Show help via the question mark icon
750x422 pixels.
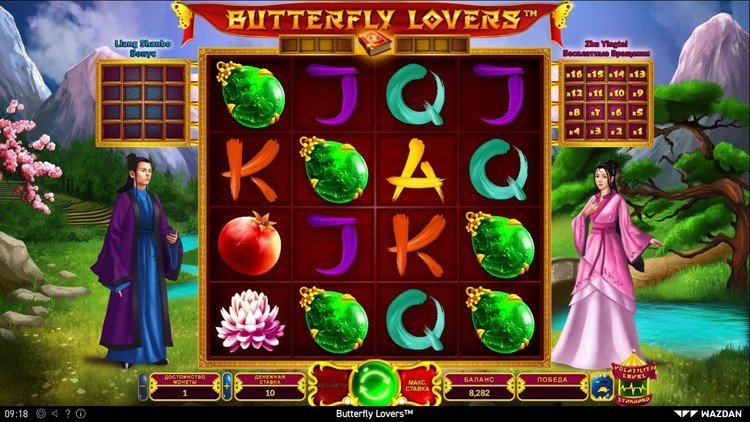66,413
